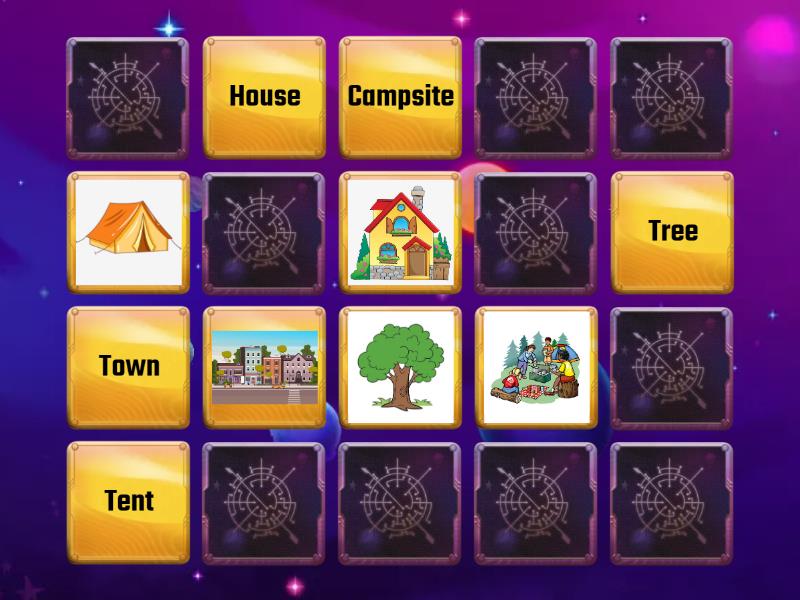
Task: Choose the campsite kids picture card
Action: pyautogui.click(x=536, y=367)
